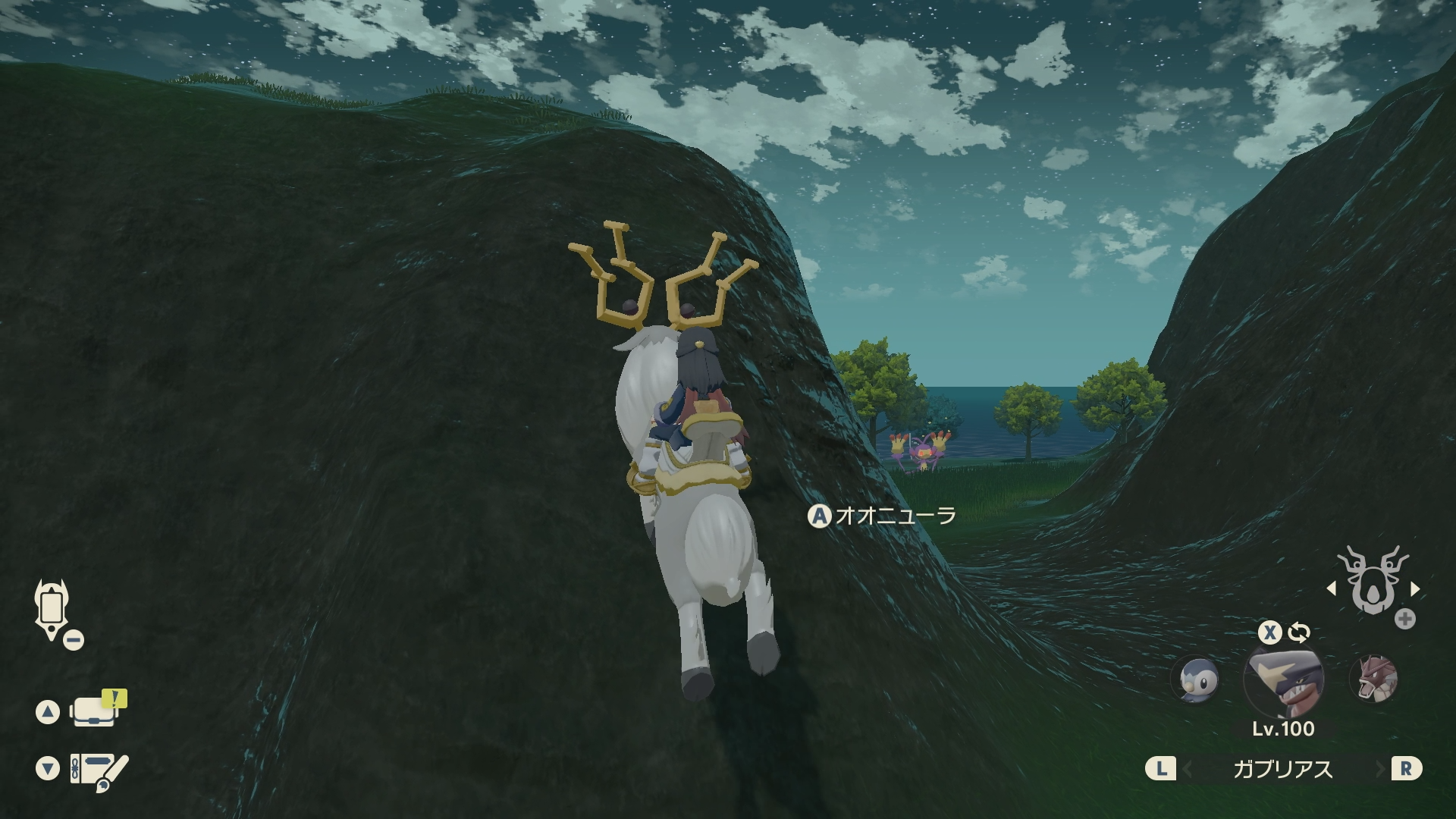The height and width of the screenshot is (819, 1456).
Task: Select the Gyarados party icon
Action: click(x=1373, y=679)
